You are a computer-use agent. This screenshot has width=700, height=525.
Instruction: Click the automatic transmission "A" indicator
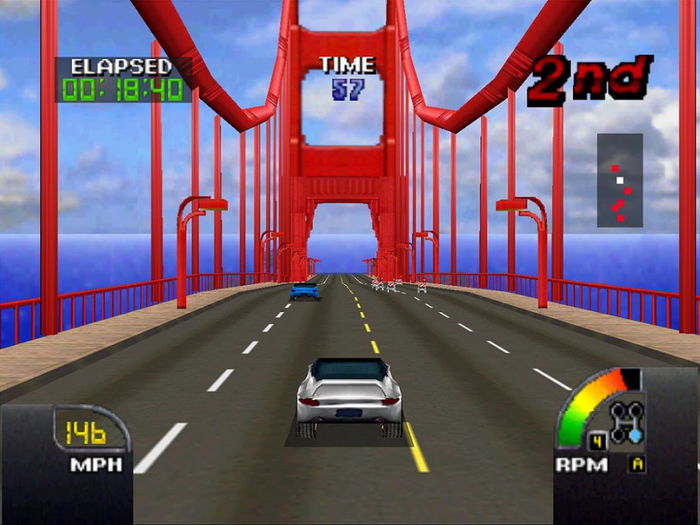636,463
